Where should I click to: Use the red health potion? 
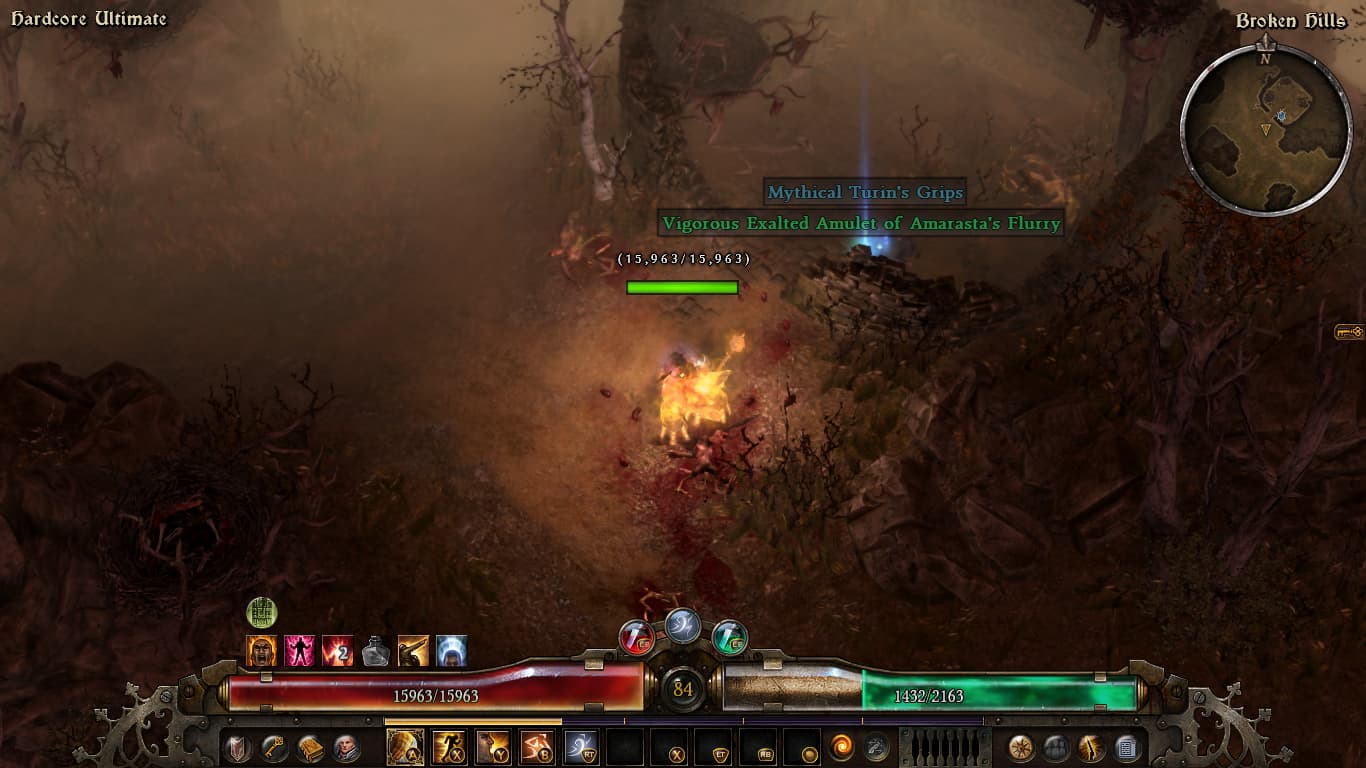(636, 637)
